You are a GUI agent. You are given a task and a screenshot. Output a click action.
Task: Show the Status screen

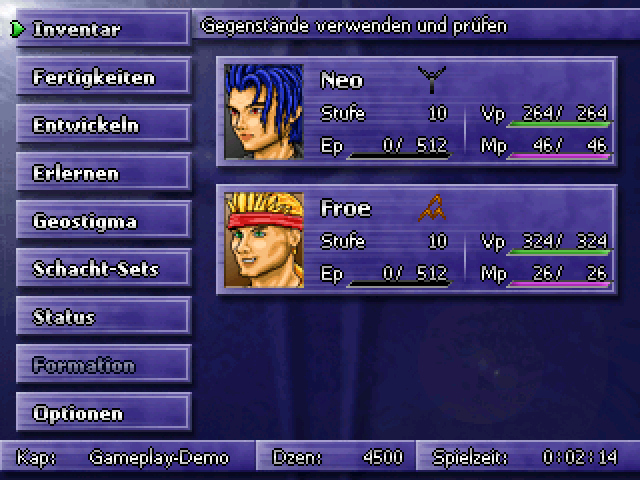click(101, 317)
